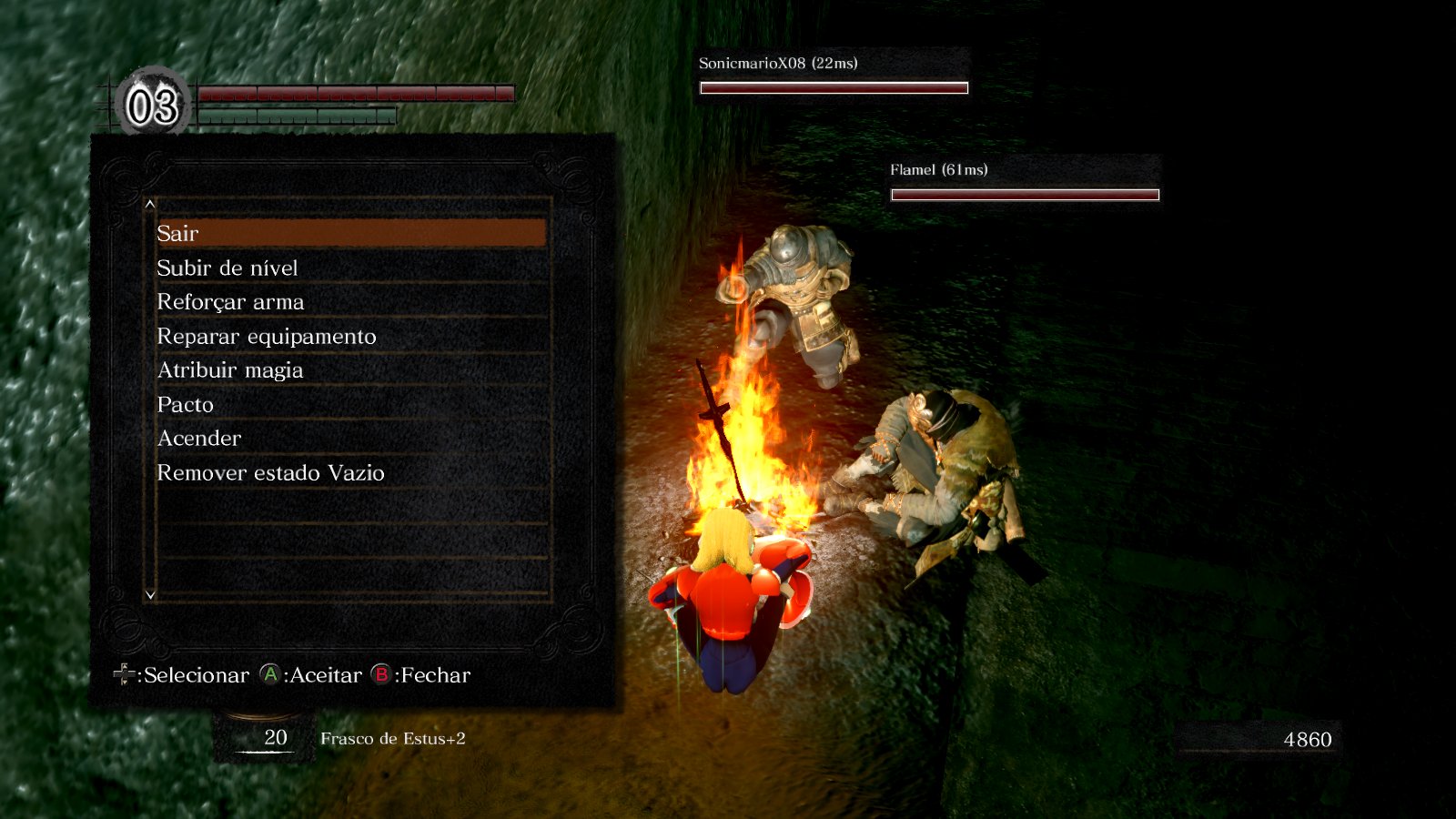The width and height of the screenshot is (1456, 819).
Task: Choose the Pacto option
Action: (x=350, y=404)
